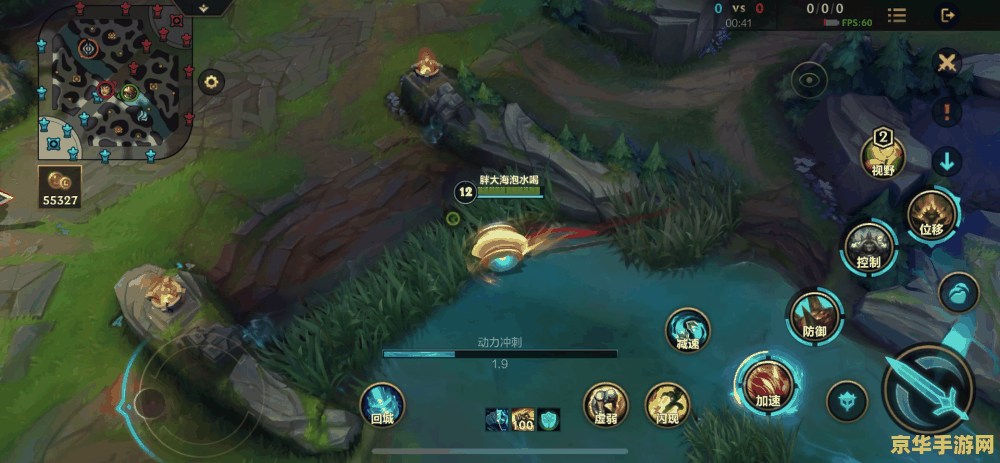Click the exit game icon
Viewport: 1000px width, 463px height.
[947, 15]
